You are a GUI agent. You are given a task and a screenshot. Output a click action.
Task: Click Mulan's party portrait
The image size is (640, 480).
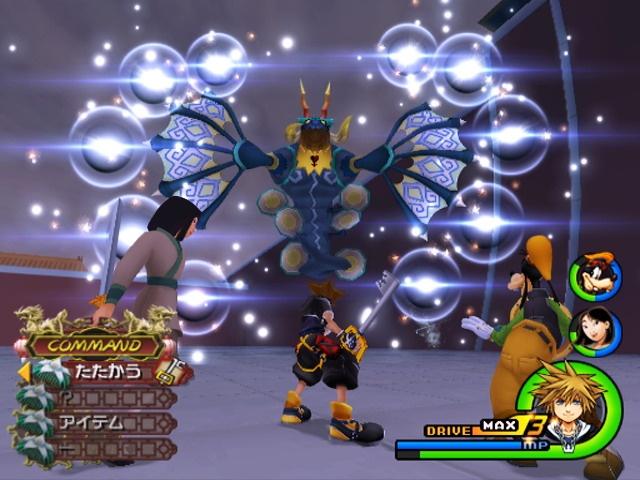[595, 331]
